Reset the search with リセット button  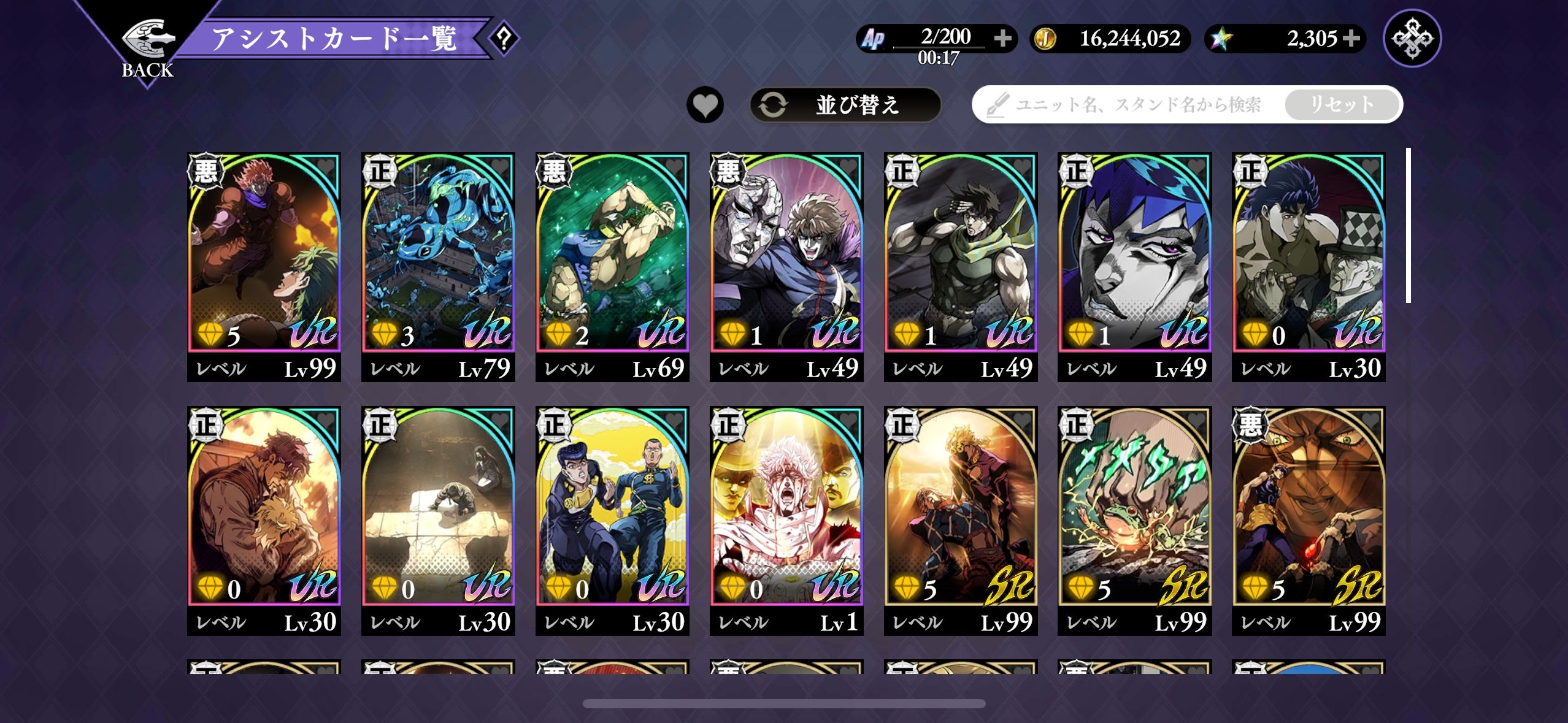tap(1341, 105)
